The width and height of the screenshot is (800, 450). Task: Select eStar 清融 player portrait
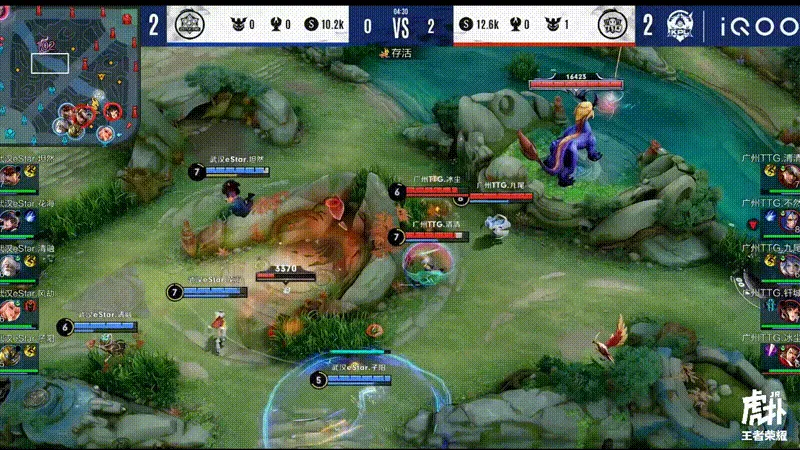(11, 265)
